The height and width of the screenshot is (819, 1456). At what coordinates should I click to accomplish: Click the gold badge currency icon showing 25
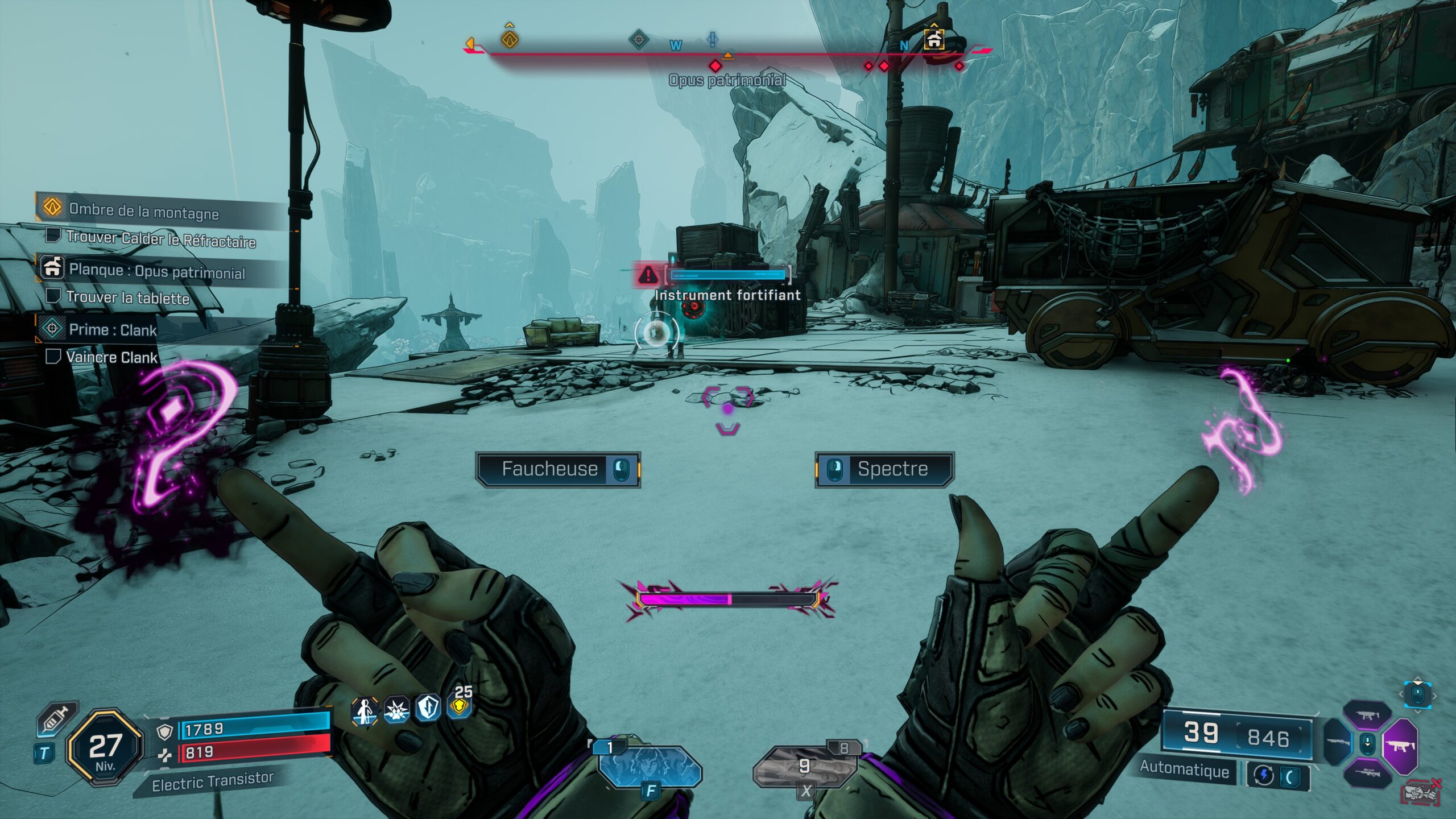(461, 710)
